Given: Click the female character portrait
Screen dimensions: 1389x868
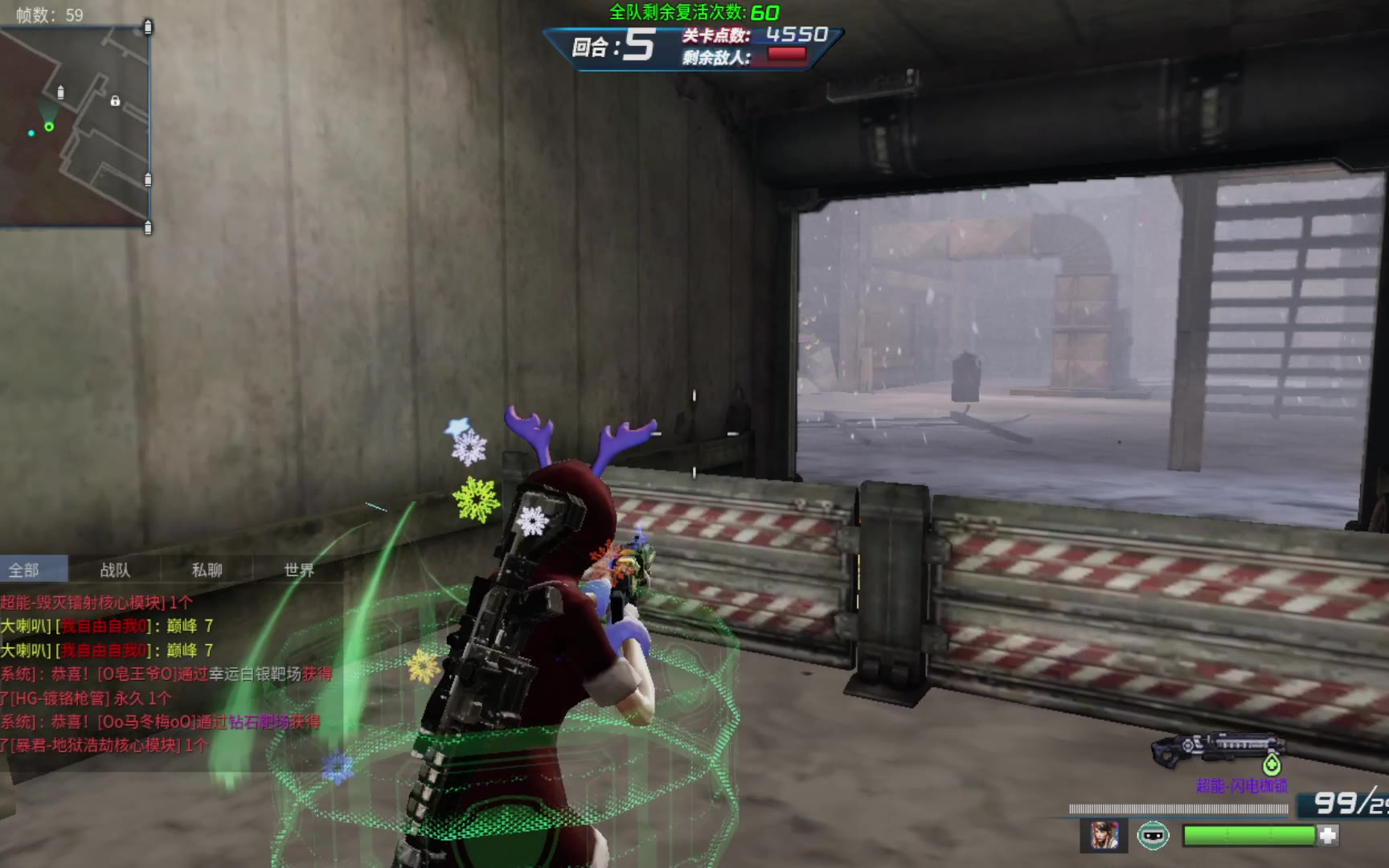Looking at the screenshot, I should coord(1104,836).
